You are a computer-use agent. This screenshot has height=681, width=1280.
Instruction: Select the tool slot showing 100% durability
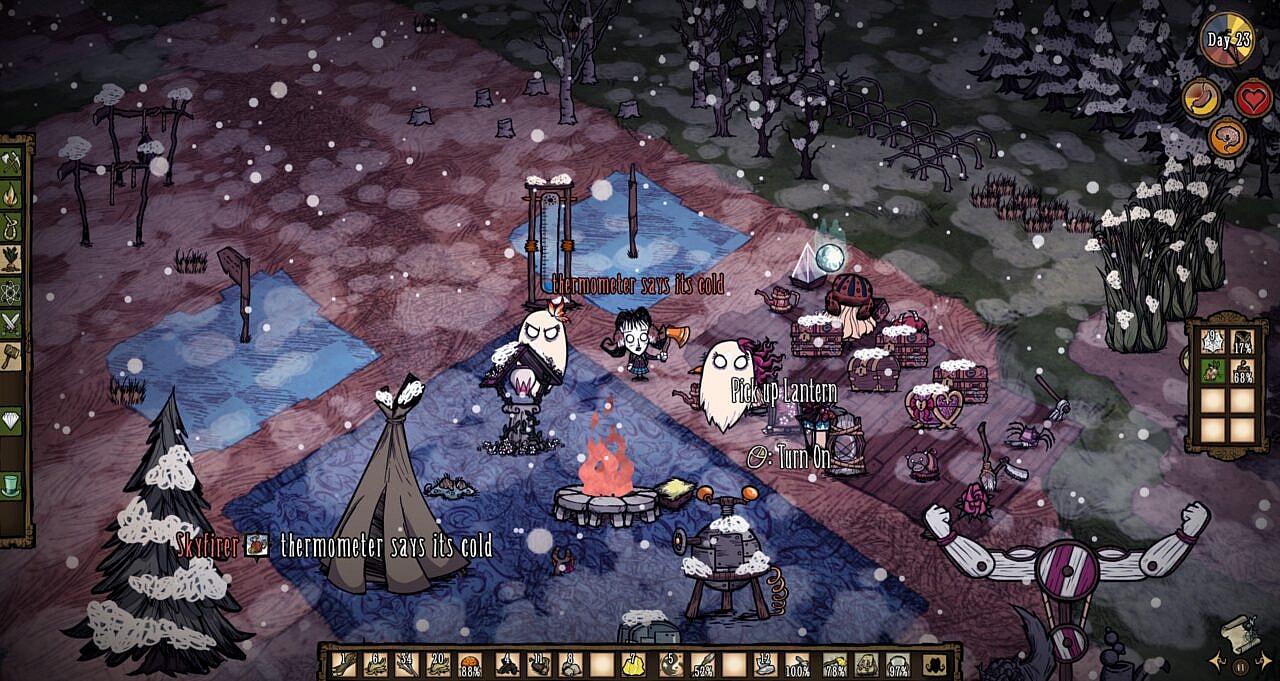coord(797,664)
